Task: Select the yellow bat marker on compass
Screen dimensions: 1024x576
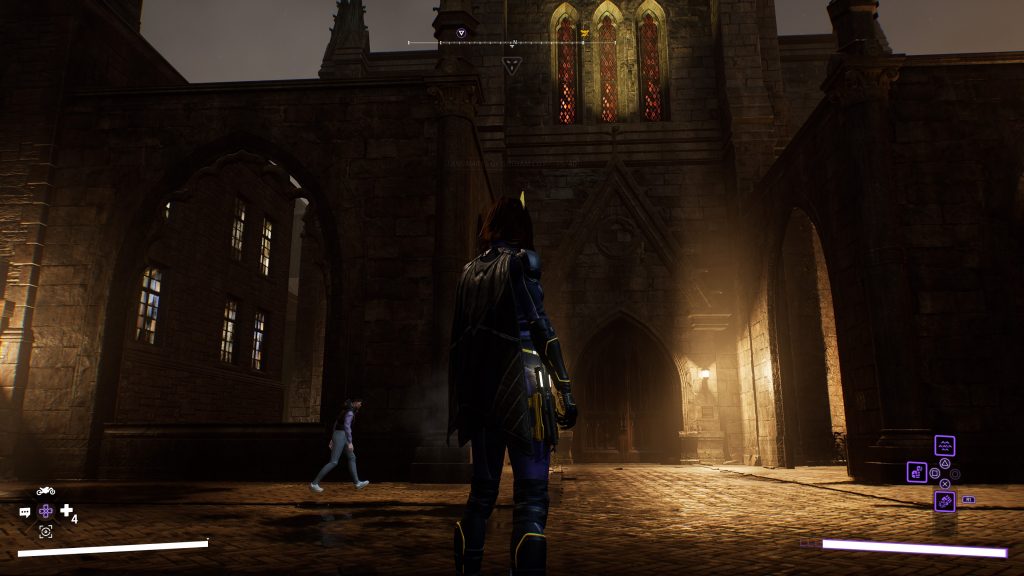Action: click(584, 33)
